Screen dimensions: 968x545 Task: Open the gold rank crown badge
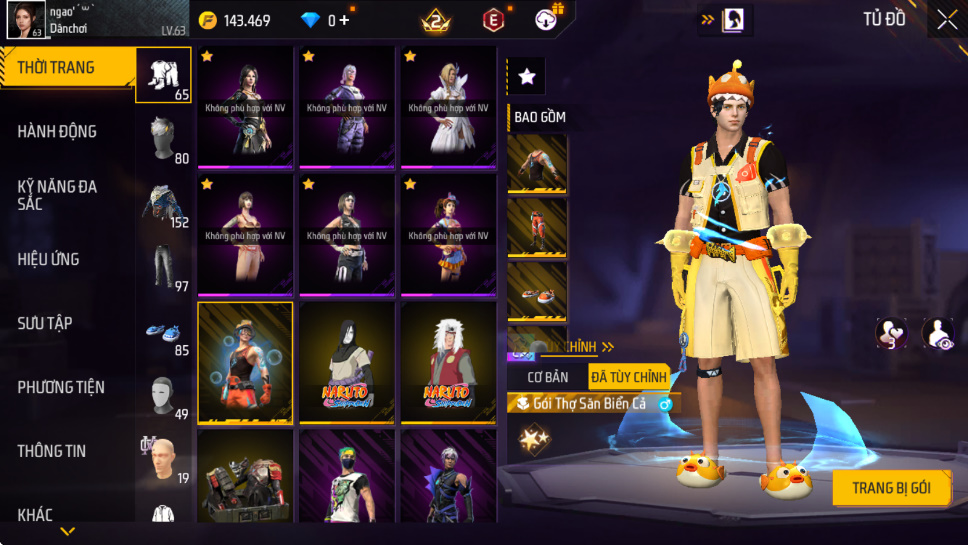click(x=436, y=20)
